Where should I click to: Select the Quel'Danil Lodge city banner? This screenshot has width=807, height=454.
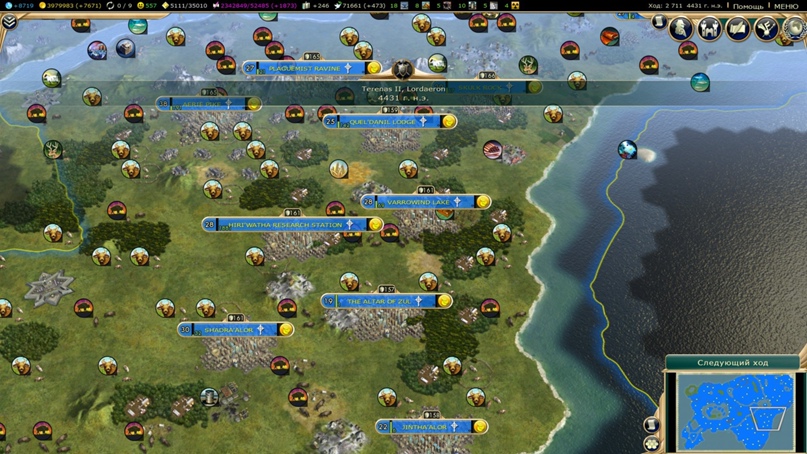tap(383, 122)
